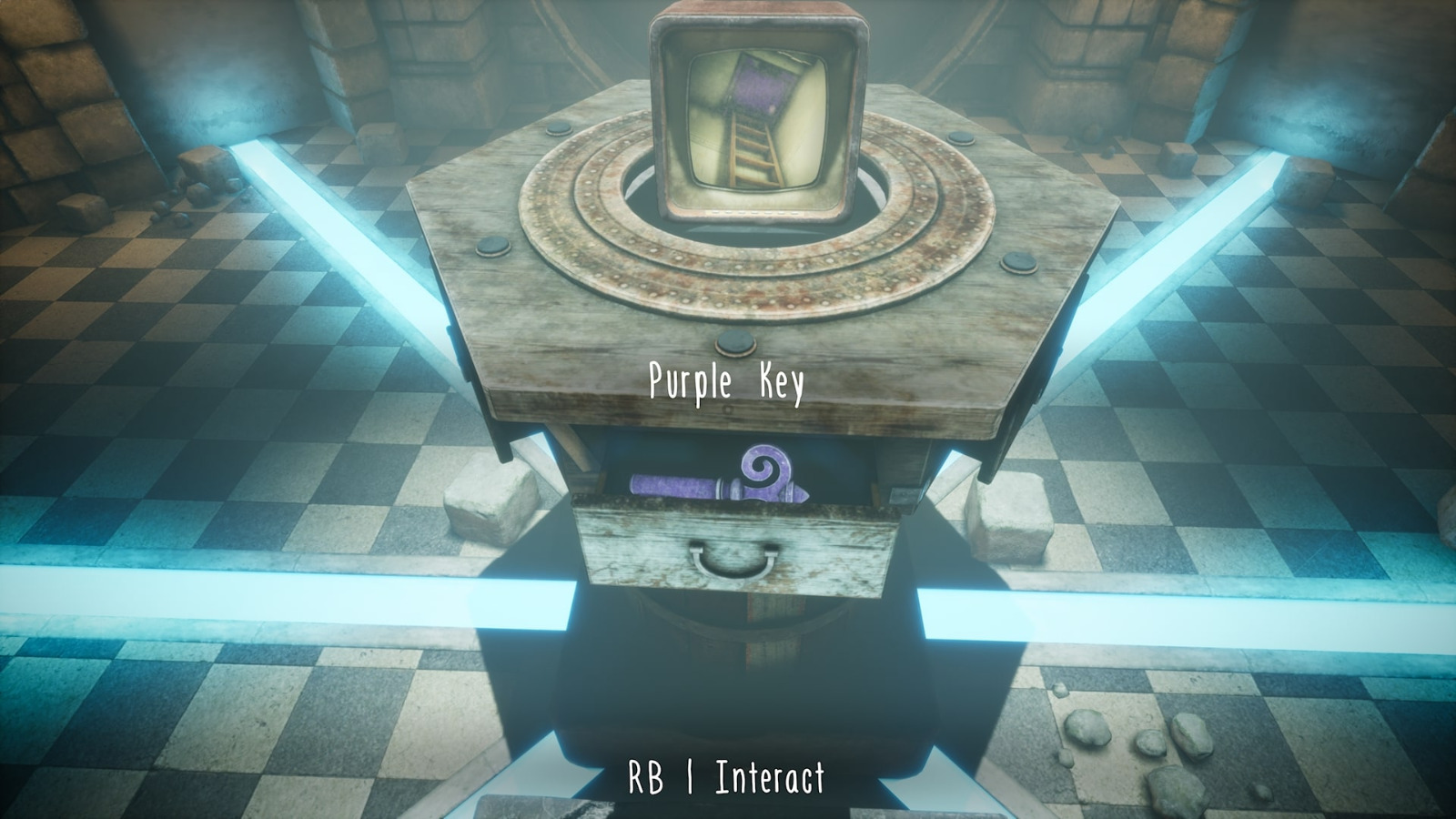Click the monitor showing the ladder scene

pyautogui.click(x=755, y=118)
